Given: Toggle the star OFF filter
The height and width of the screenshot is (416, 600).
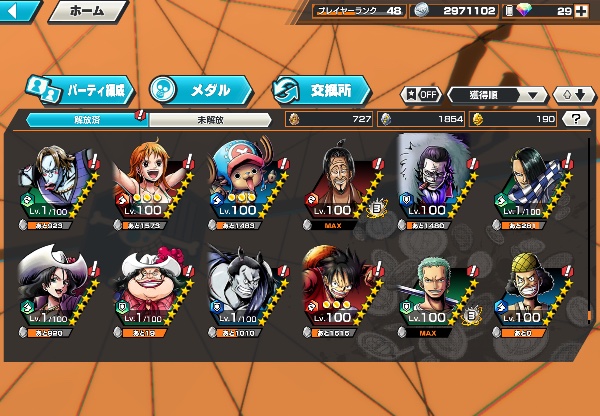Looking at the screenshot, I should pyautogui.click(x=420, y=95).
